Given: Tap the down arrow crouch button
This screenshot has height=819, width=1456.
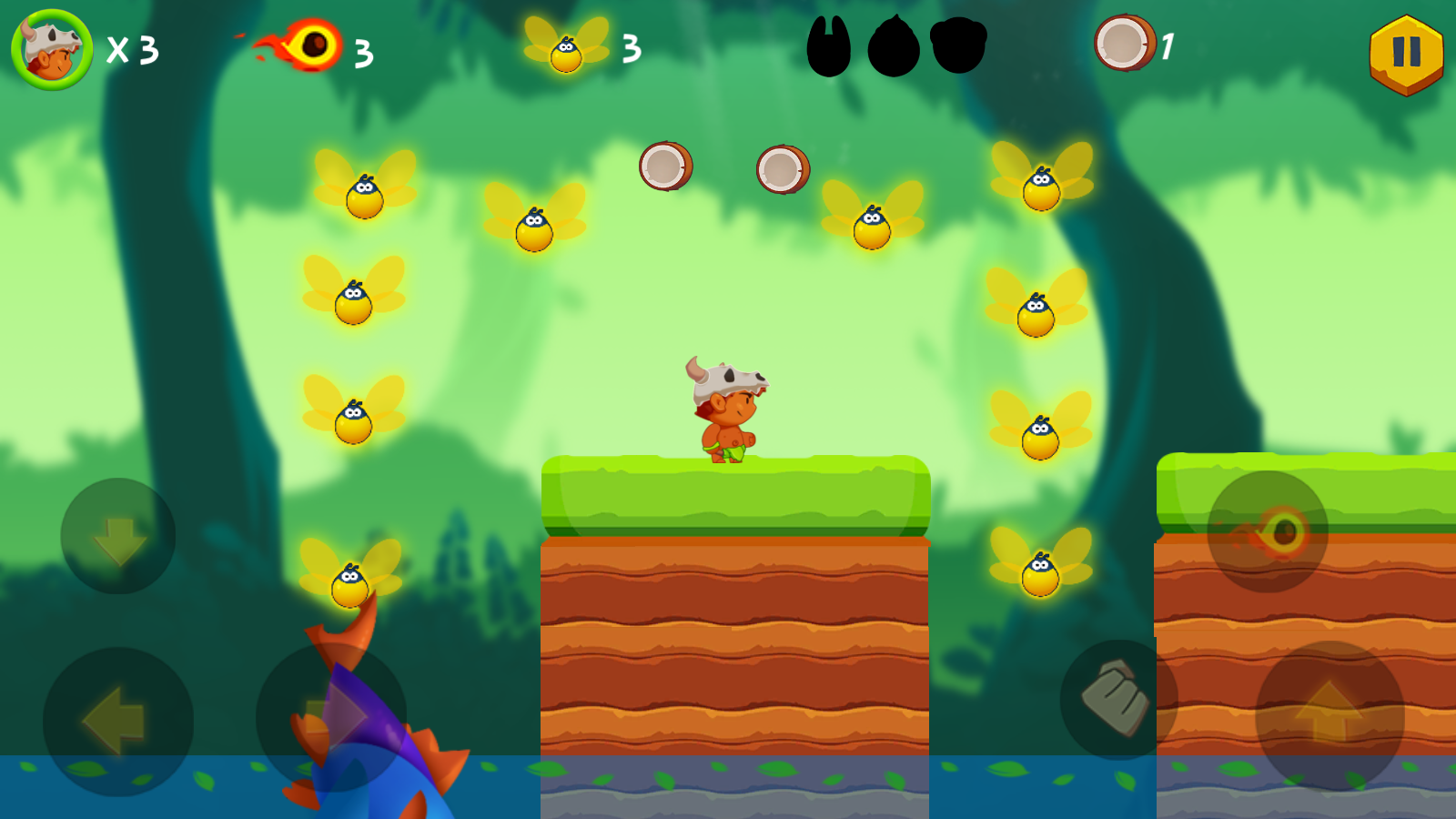Looking at the screenshot, I should coord(118,536).
